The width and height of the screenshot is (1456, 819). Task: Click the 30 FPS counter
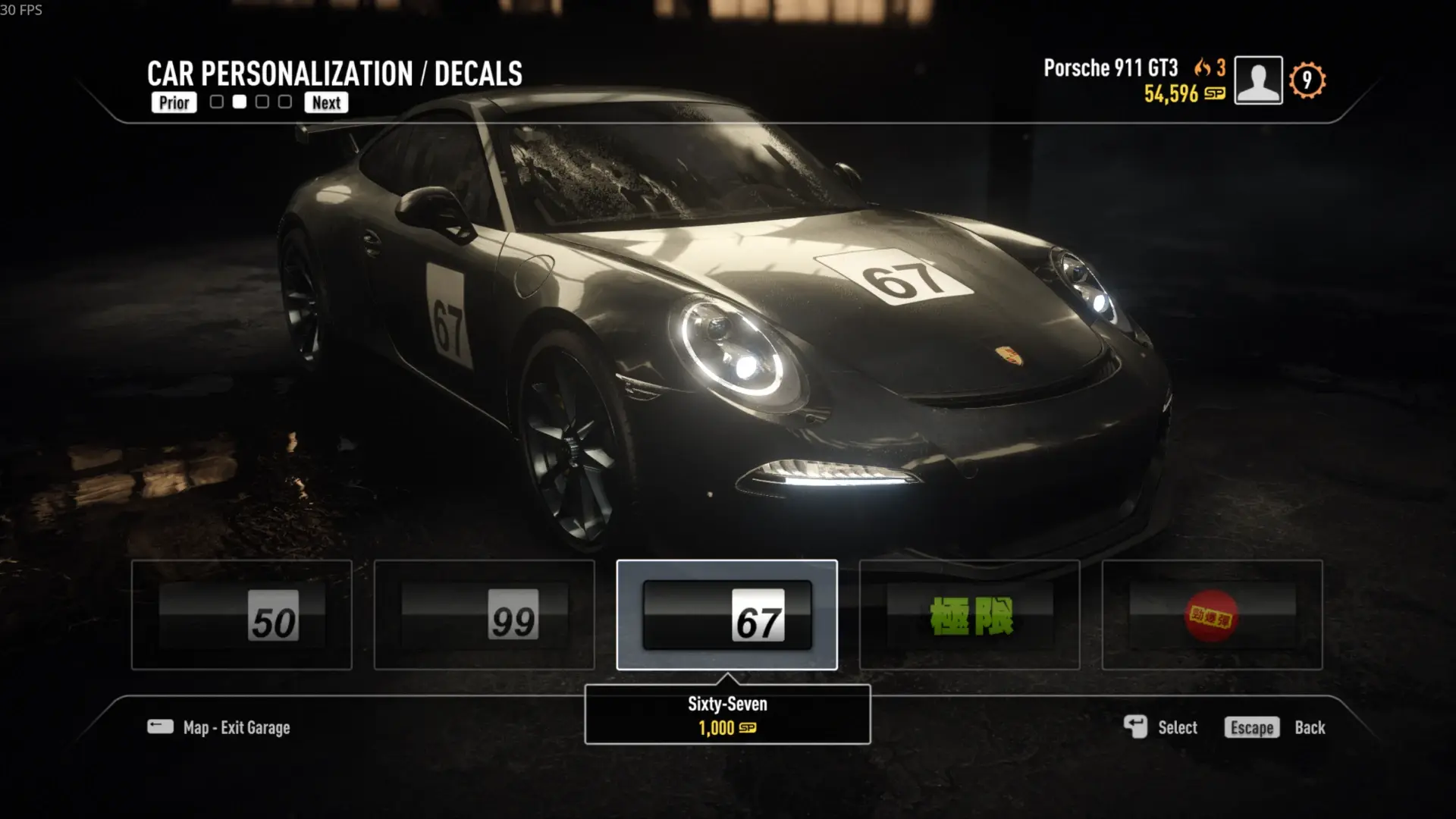(x=20, y=11)
